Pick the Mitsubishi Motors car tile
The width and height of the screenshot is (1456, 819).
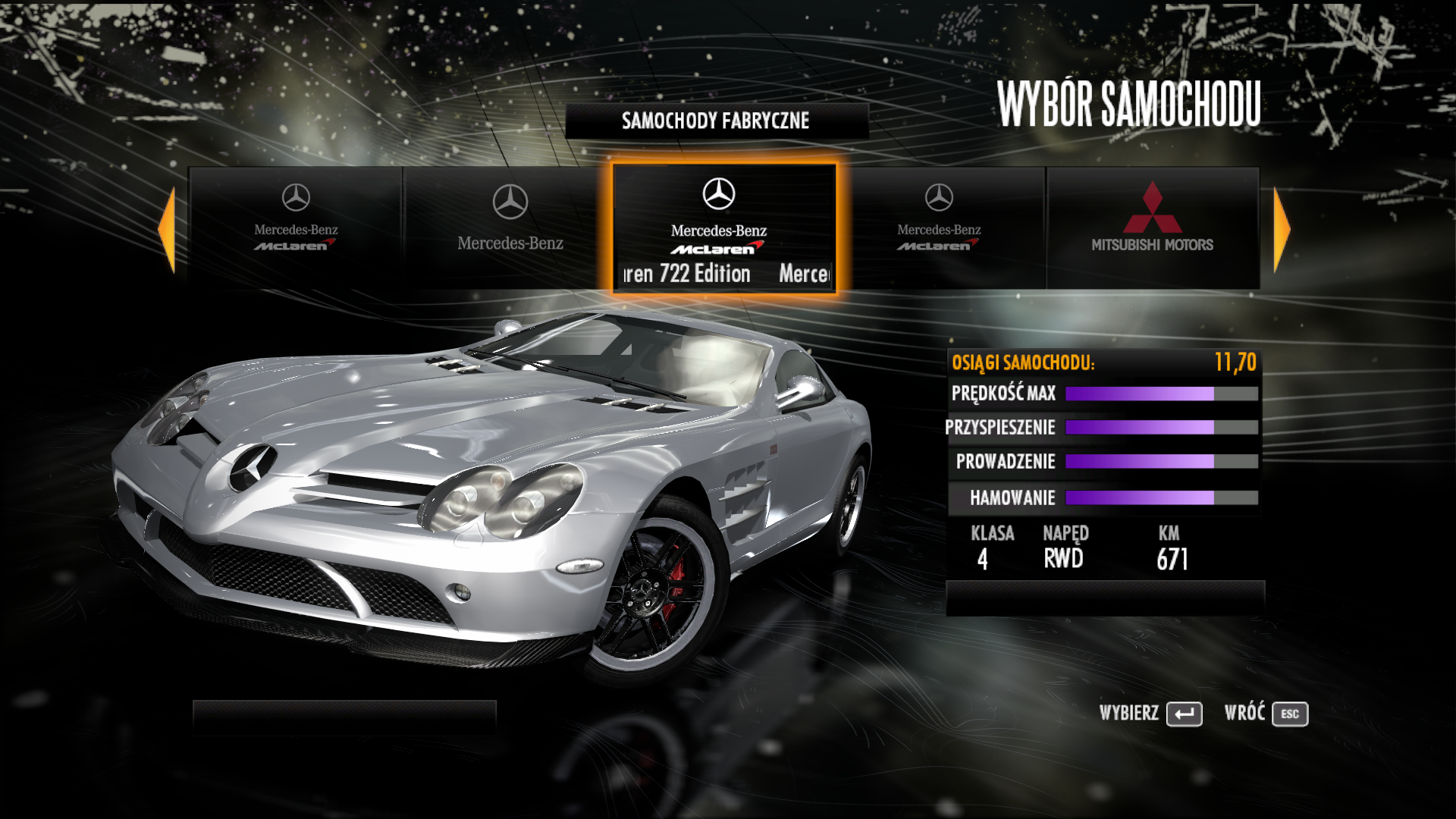[x=1152, y=227]
